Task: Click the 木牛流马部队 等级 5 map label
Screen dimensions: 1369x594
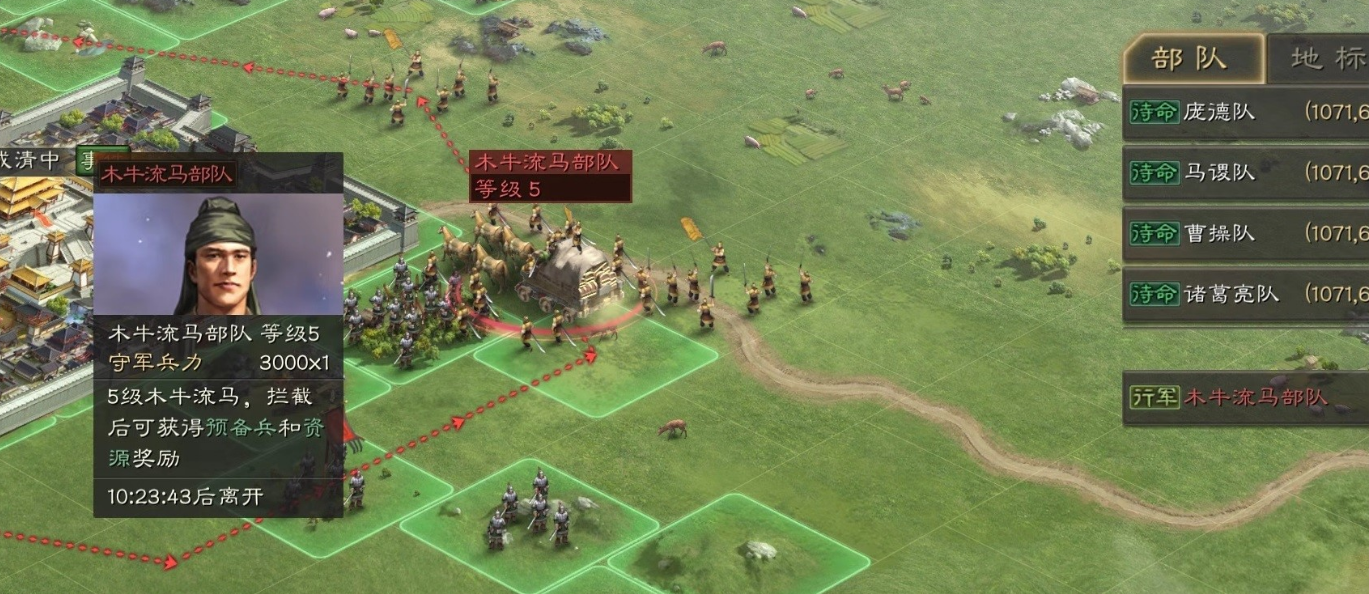Action: point(550,176)
